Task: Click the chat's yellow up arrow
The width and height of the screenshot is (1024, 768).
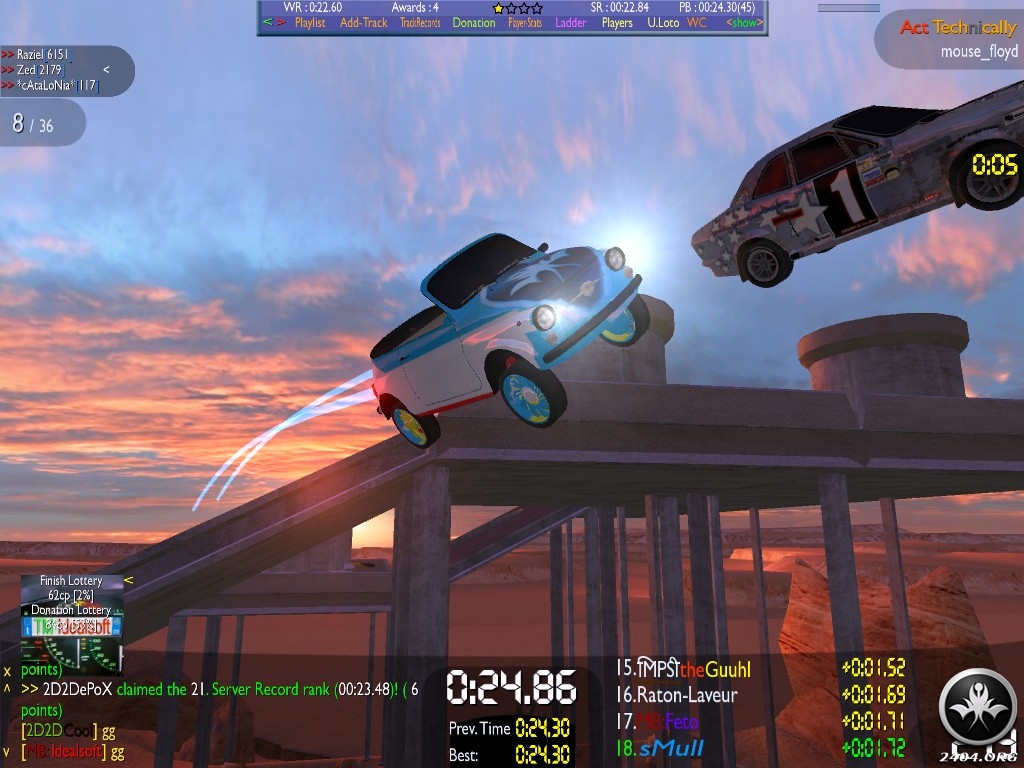Action: click(7, 689)
